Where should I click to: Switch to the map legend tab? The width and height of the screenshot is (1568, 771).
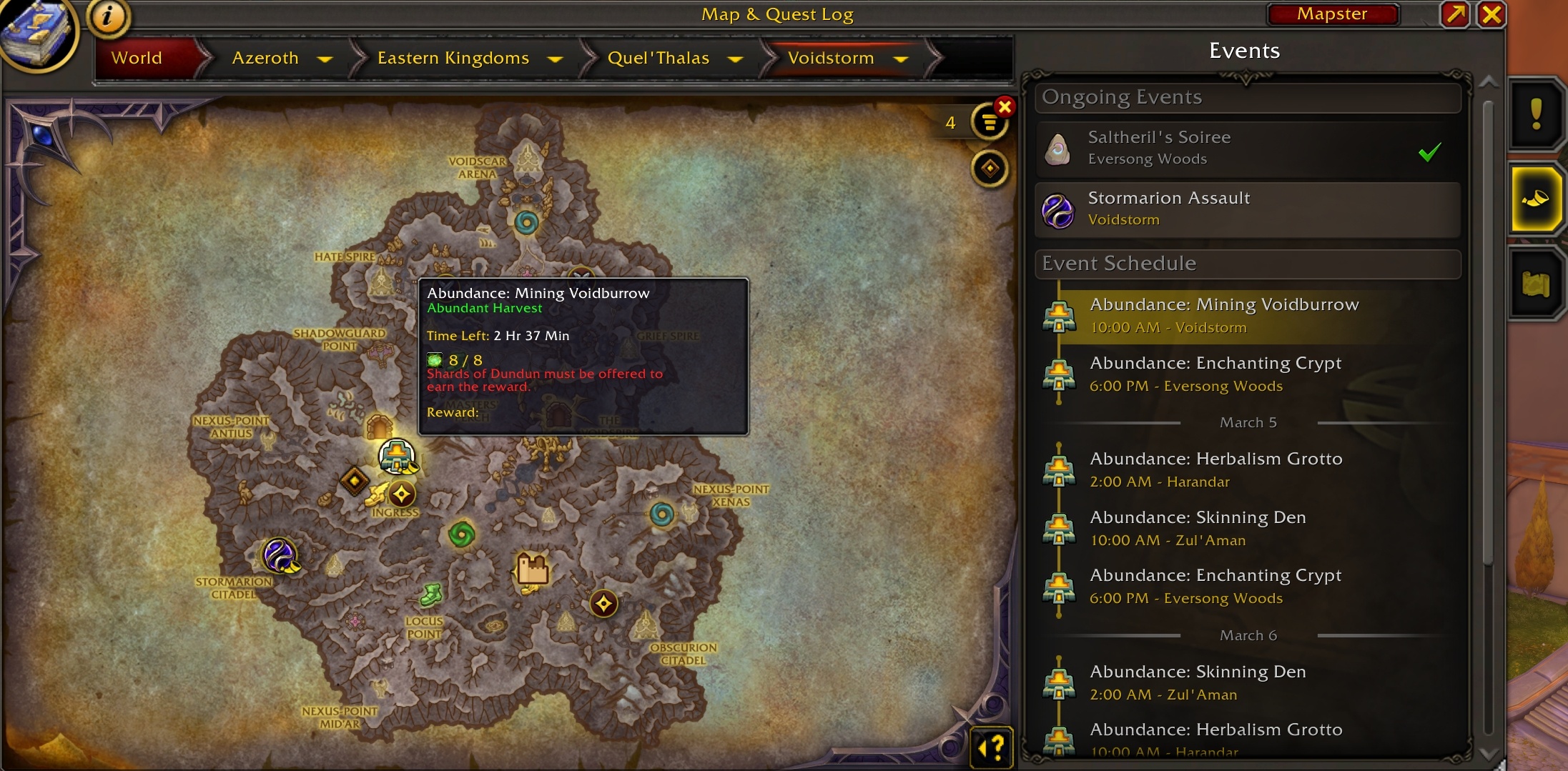point(1535,284)
